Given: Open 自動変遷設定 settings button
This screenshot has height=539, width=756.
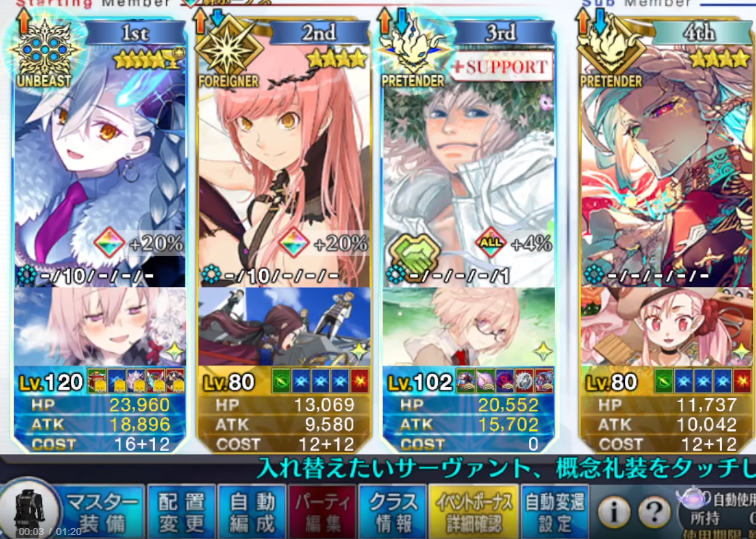Looking at the screenshot, I should coord(555,510).
